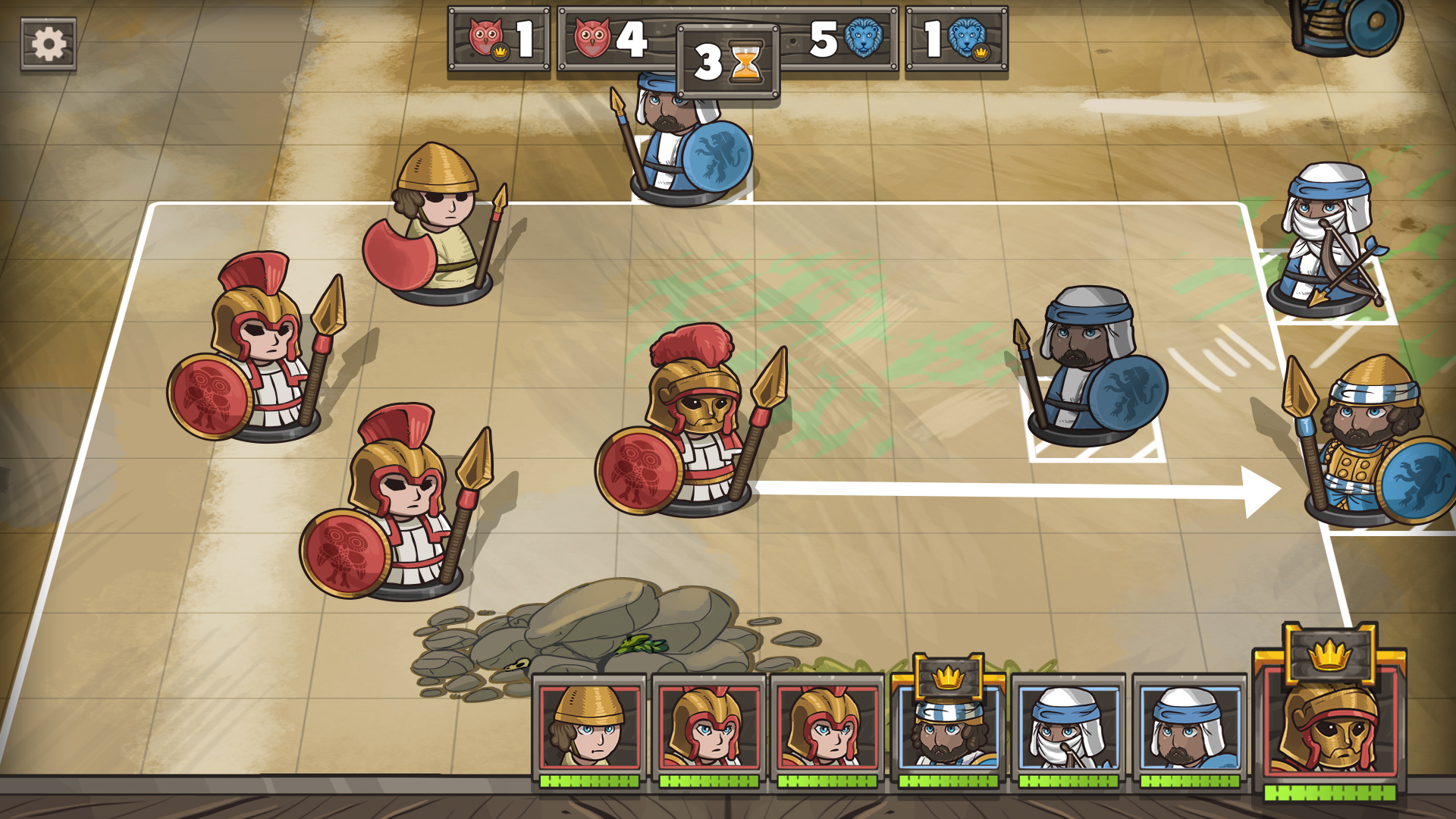Select the crowned blue king portrait
1456x819 pixels.
[x=948, y=726]
